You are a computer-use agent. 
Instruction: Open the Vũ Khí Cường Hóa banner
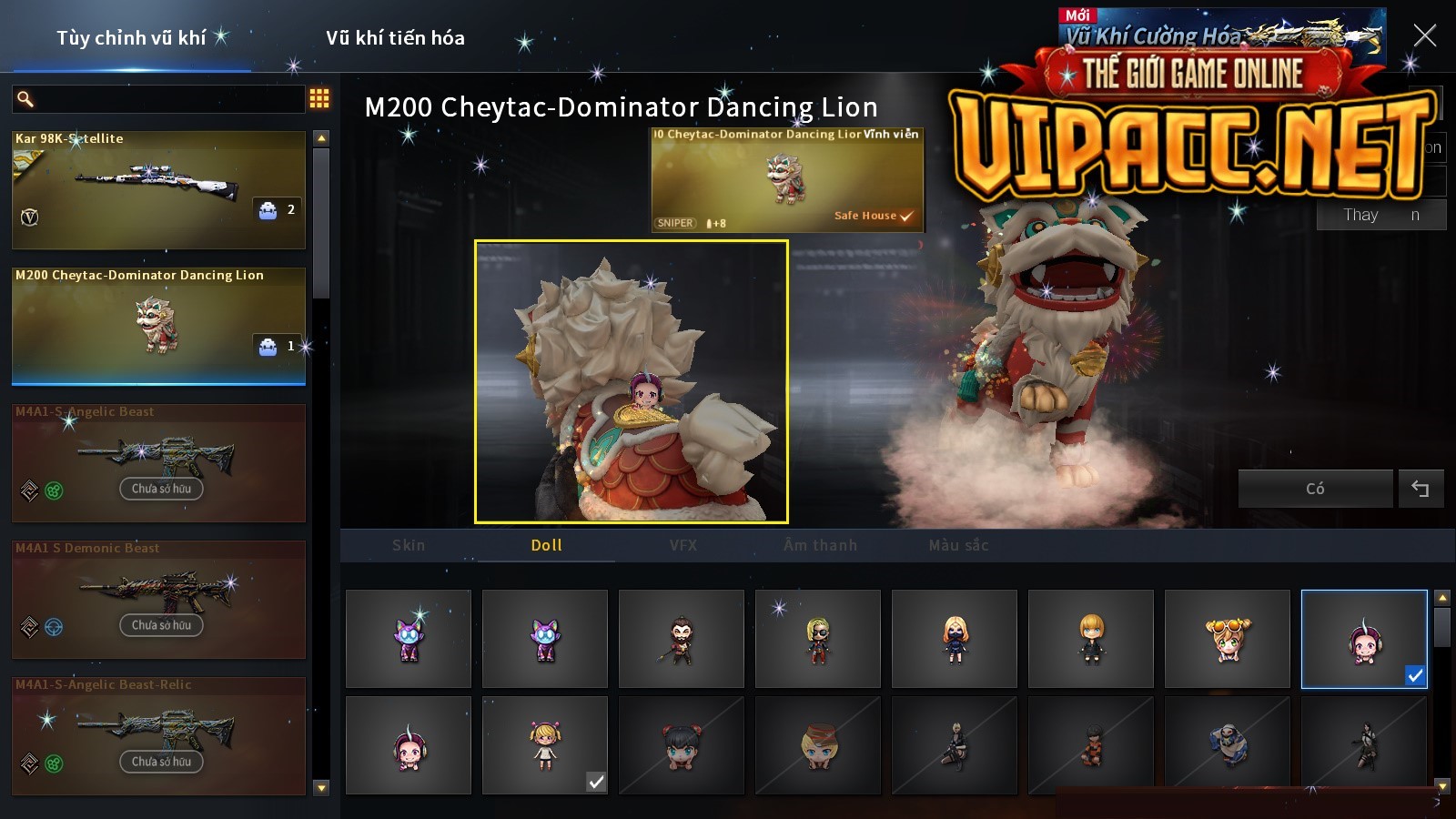point(1219,35)
